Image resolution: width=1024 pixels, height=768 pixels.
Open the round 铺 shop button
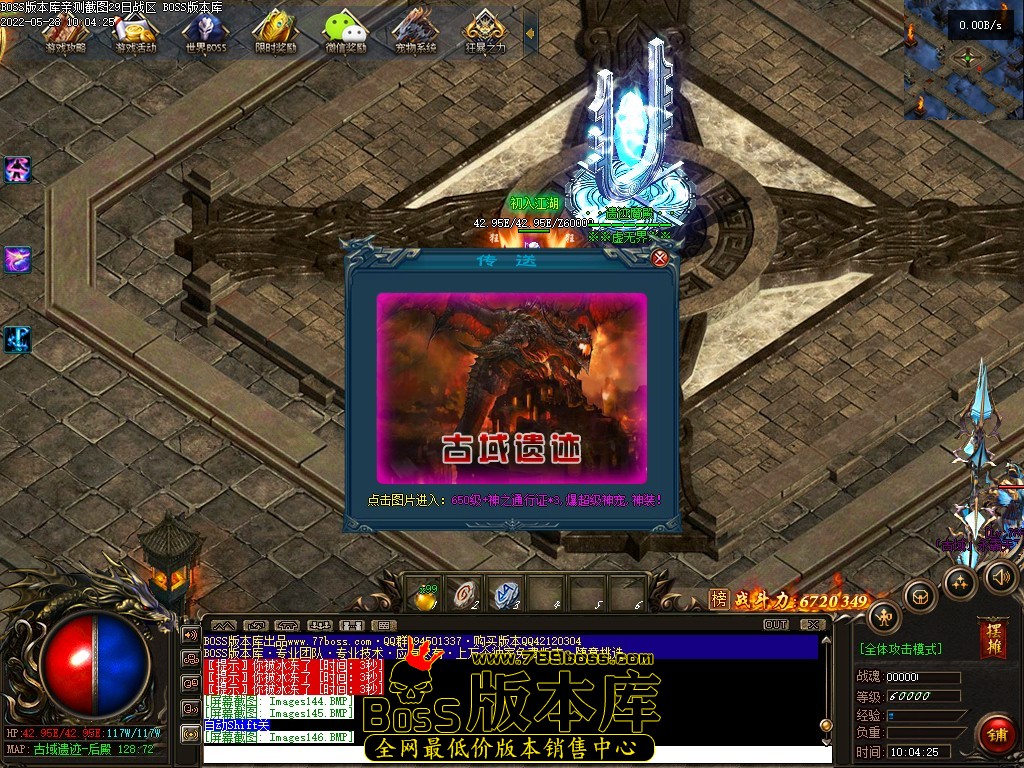point(995,734)
